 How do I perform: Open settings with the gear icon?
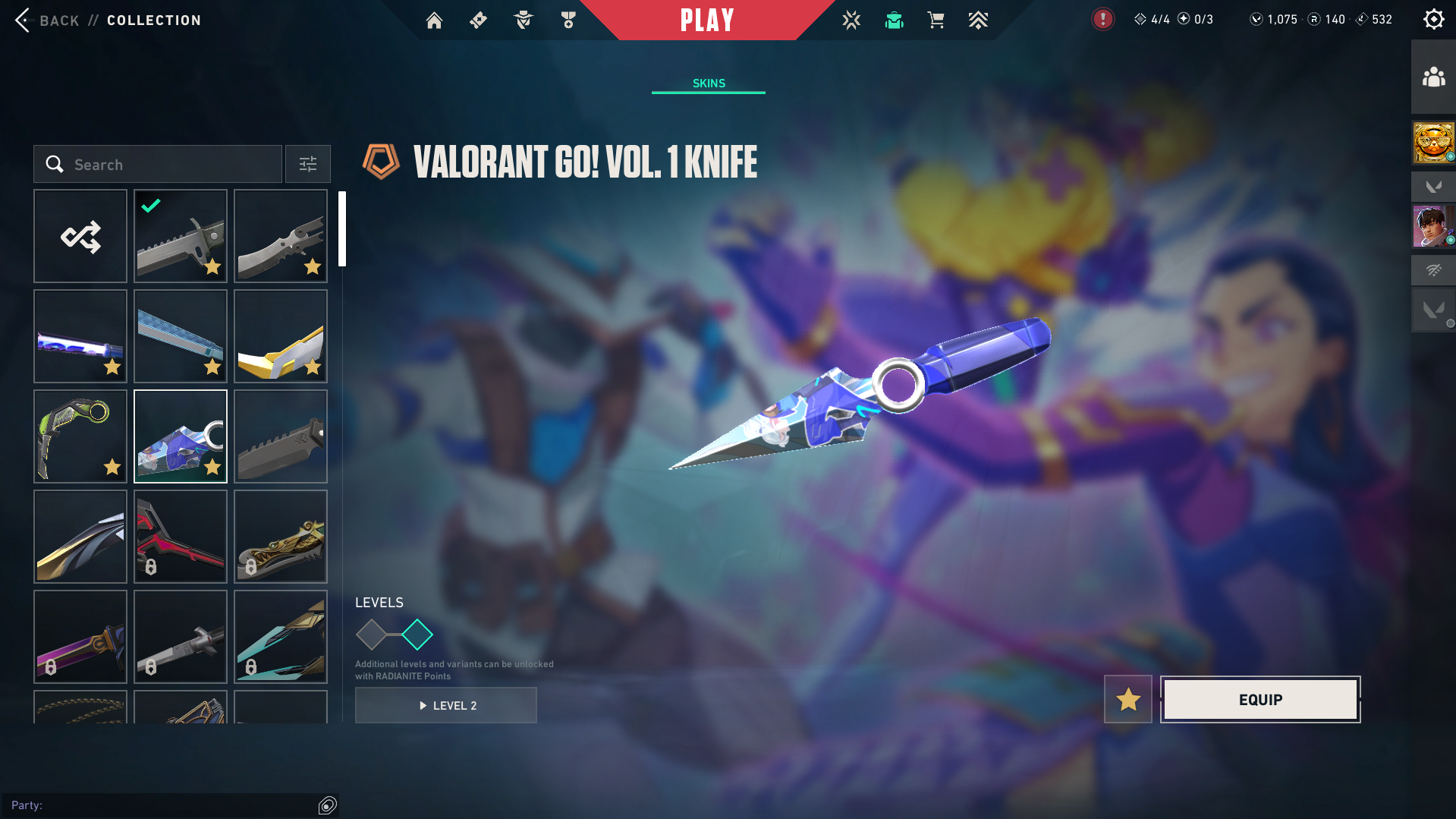coord(1433,20)
